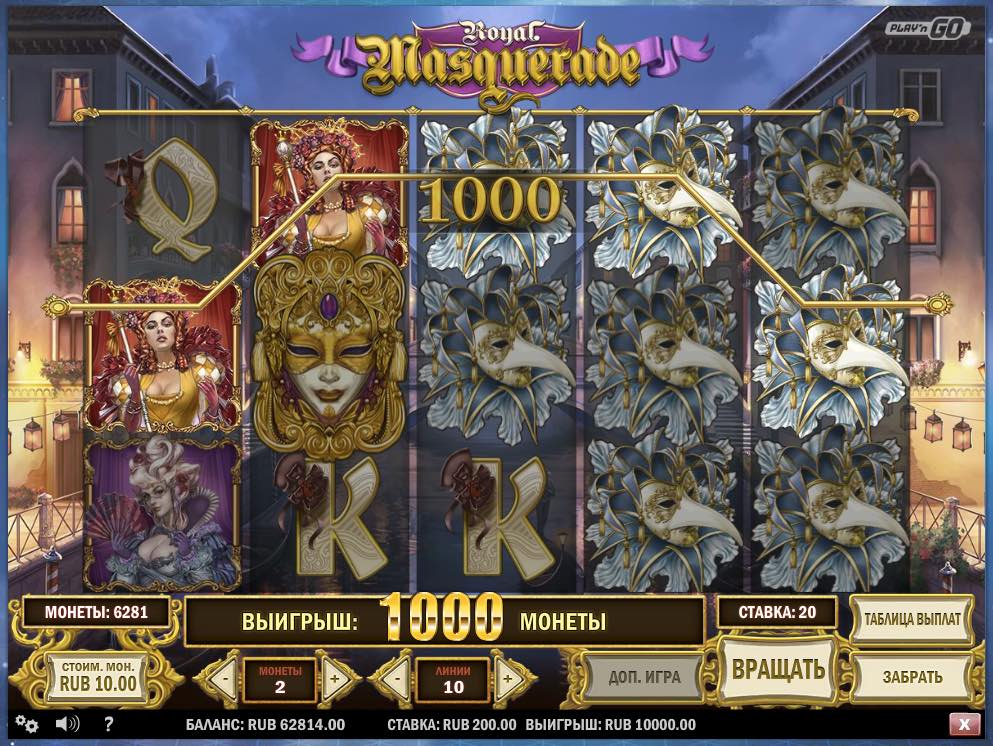The width and height of the screenshot is (993, 746).
Task: Change coin value RUB 10.00
Action: 98,679
